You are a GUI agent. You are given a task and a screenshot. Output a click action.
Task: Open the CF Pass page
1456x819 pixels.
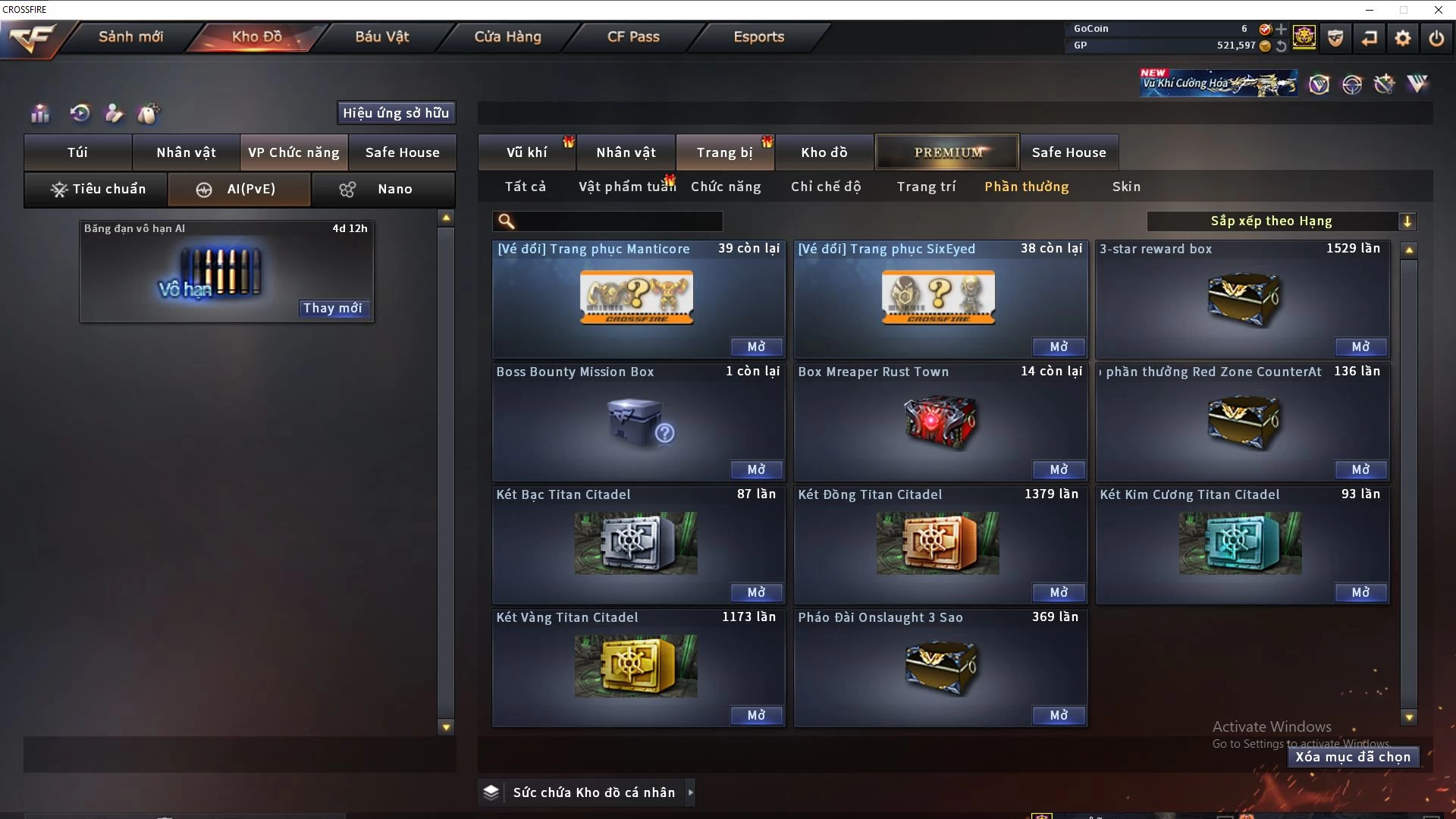click(x=633, y=36)
